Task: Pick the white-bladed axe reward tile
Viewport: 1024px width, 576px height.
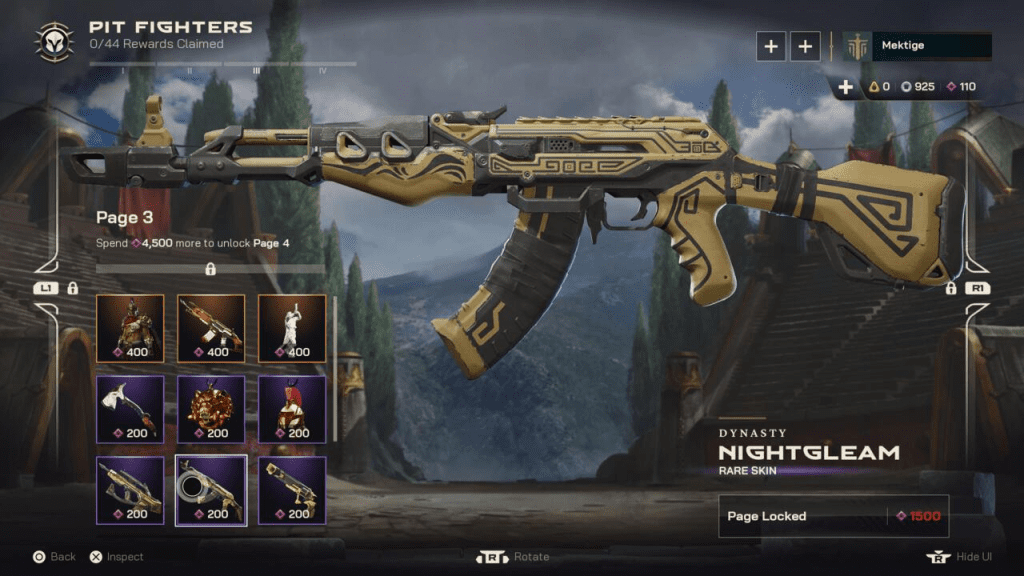Action: (130, 408)
